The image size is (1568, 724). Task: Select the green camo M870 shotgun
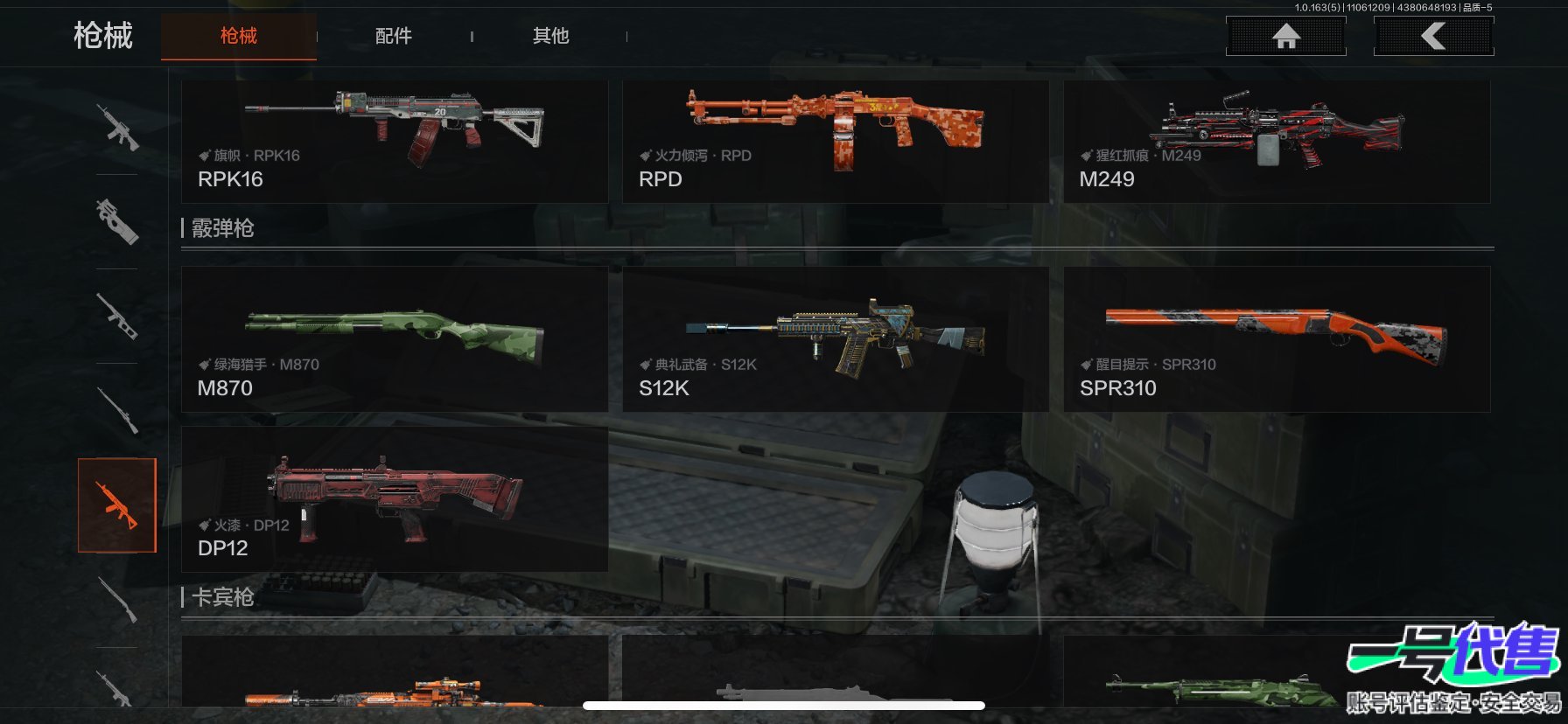pos(394,339)
